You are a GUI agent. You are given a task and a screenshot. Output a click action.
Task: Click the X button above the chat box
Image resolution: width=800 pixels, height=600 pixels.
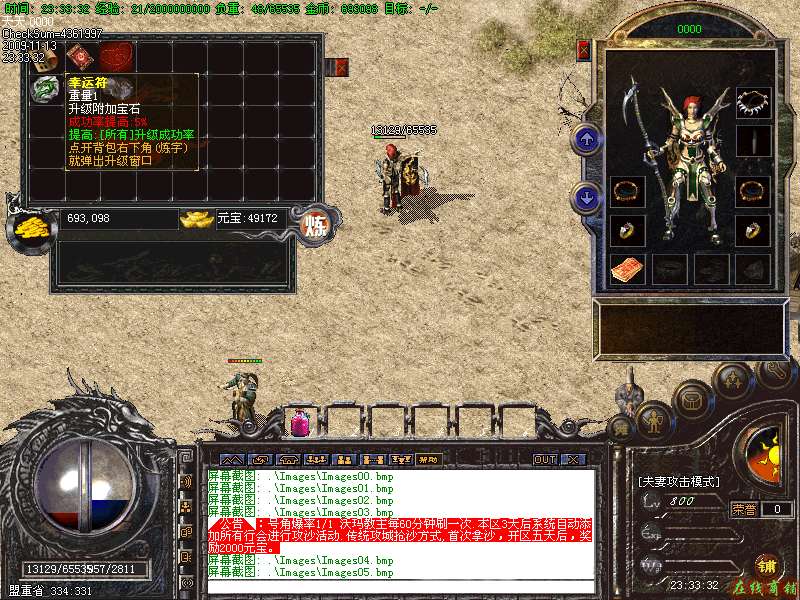pyautogui.click(x=573, y=460)
